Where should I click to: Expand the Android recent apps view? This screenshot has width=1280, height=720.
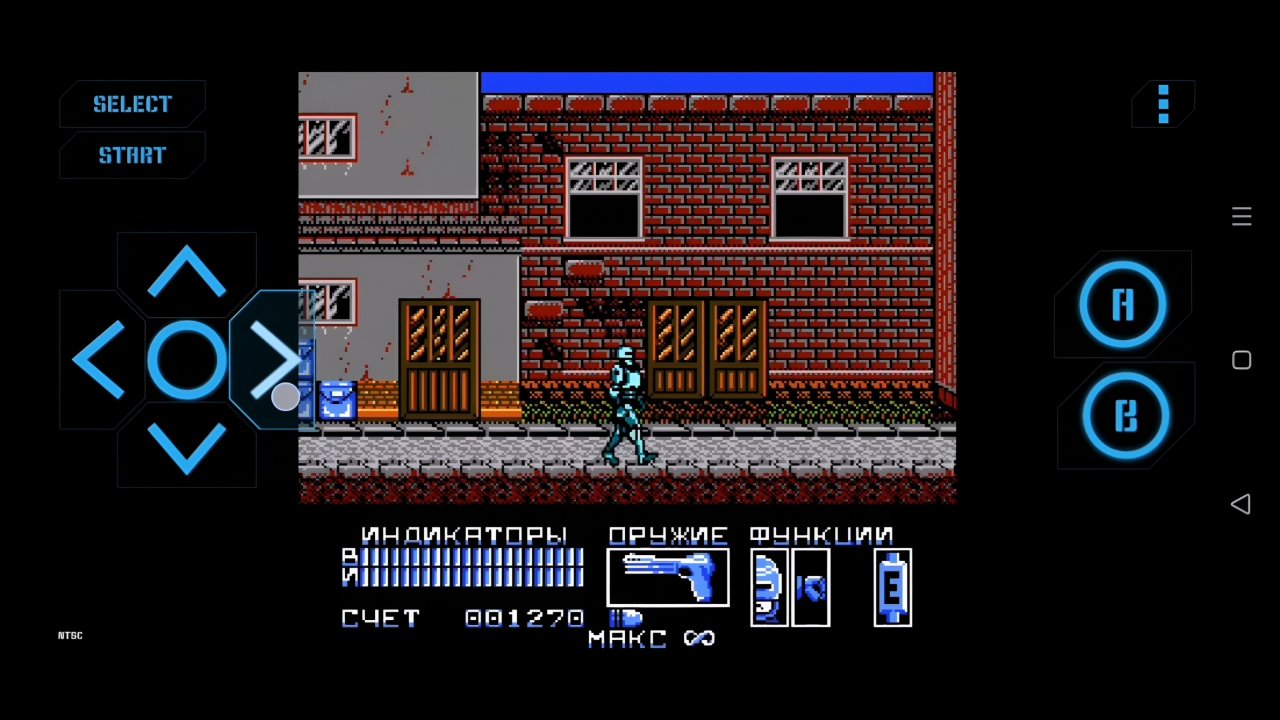pos(1241,360)
